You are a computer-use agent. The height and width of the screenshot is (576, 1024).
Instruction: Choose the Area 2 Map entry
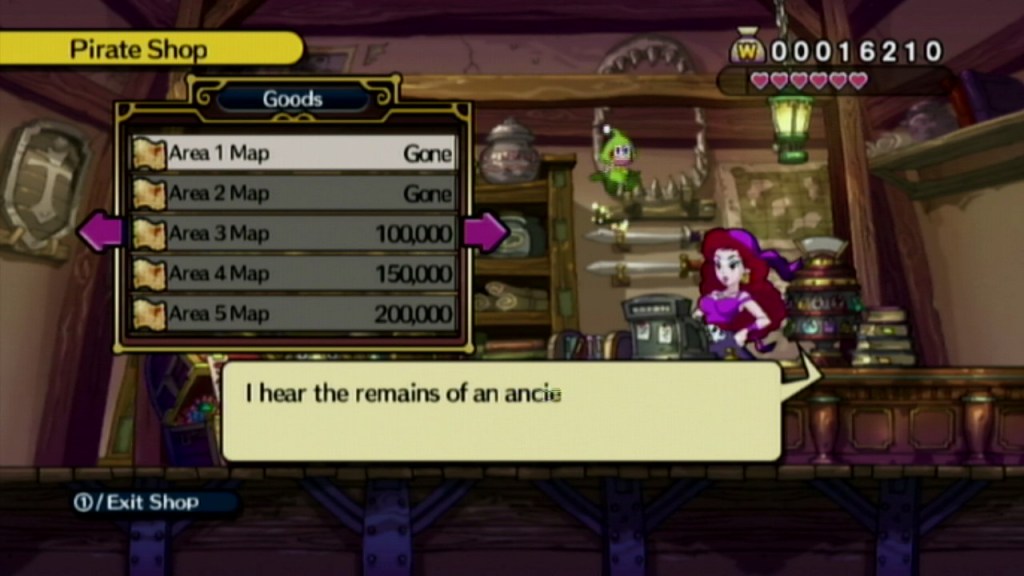point(293,193)
